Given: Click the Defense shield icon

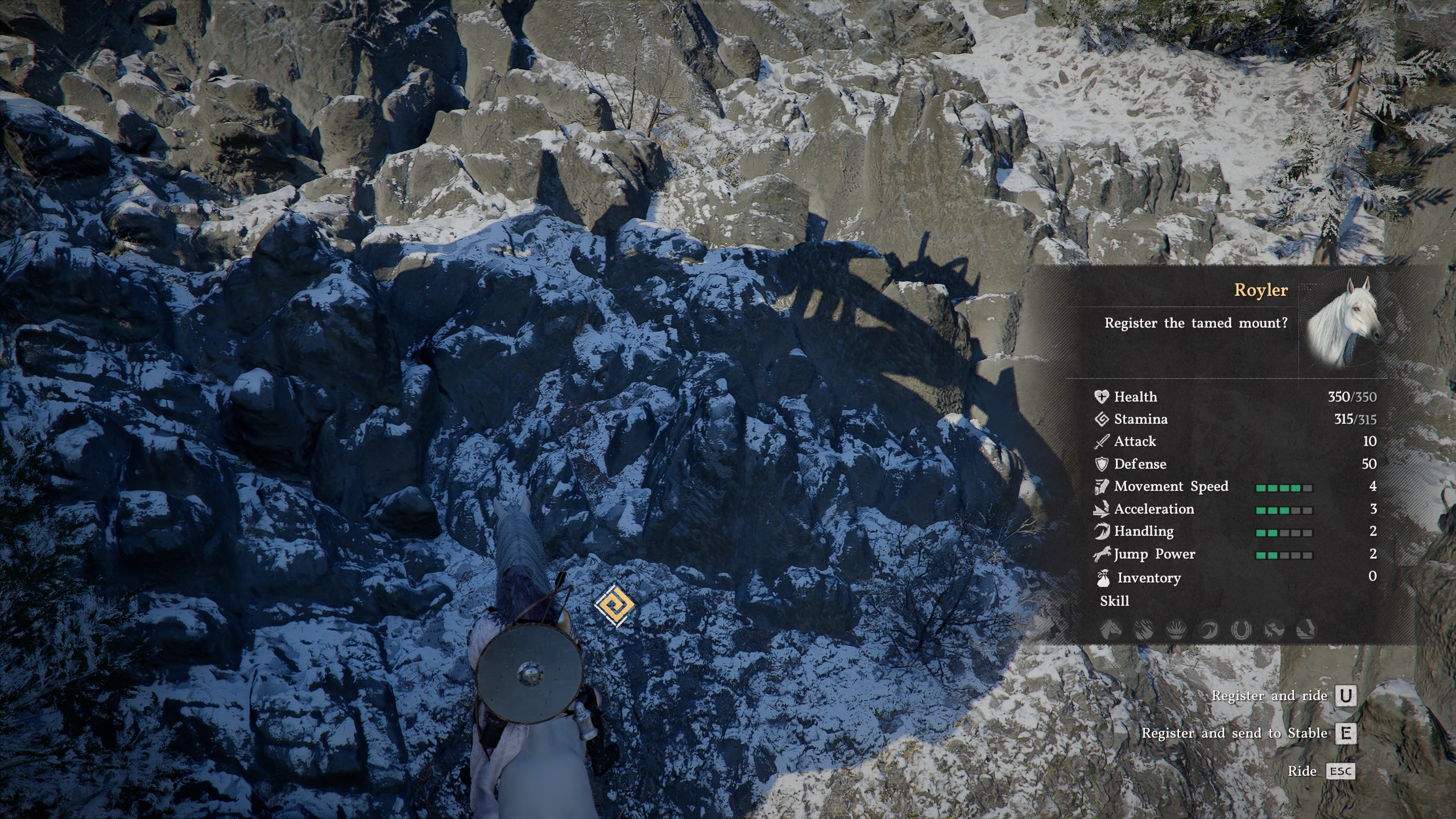Looking at the screenshot, I should click(x=1102, y=464).
